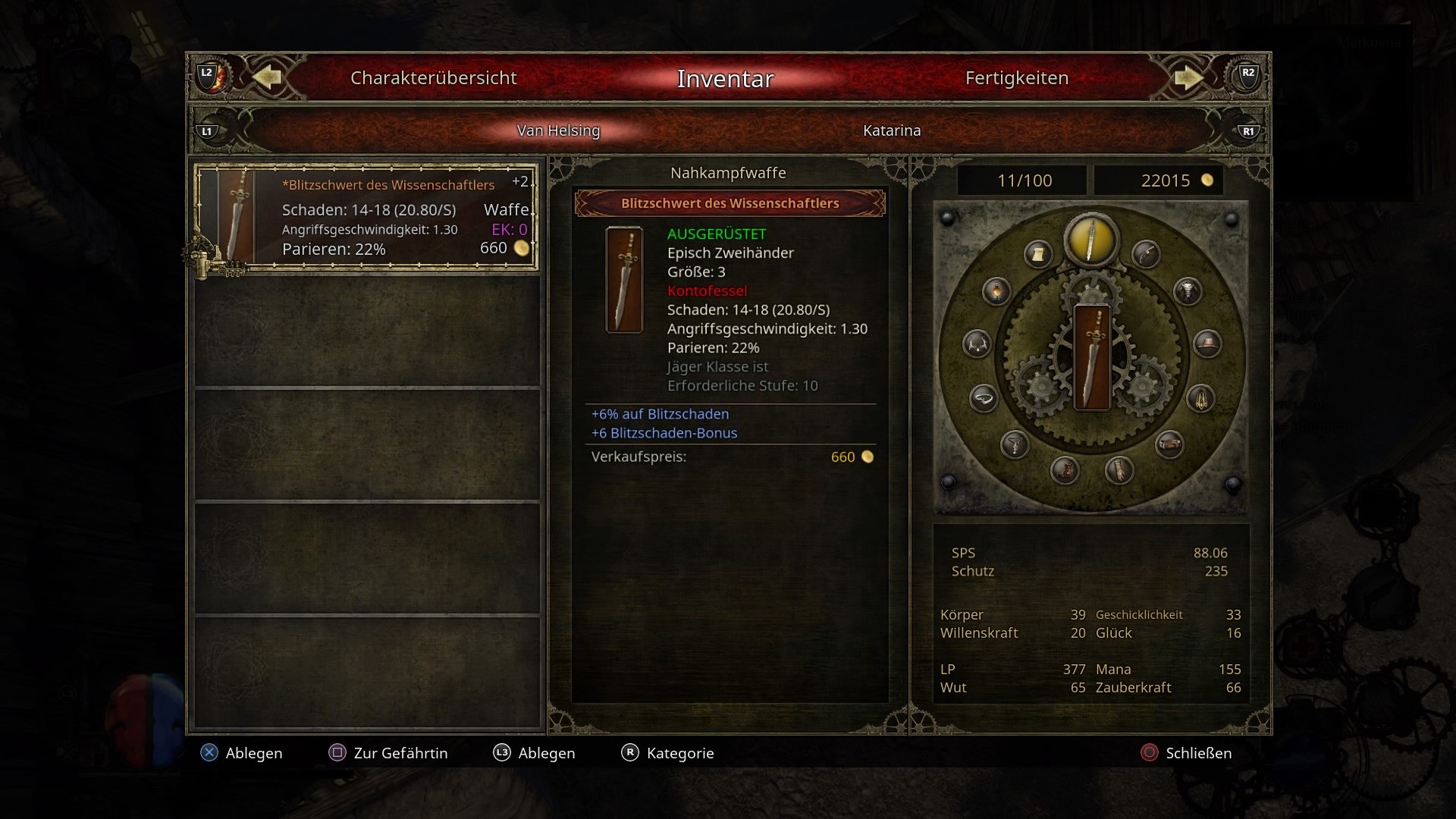
Task: Click the trophy antler slot icon
Action: 978,344
